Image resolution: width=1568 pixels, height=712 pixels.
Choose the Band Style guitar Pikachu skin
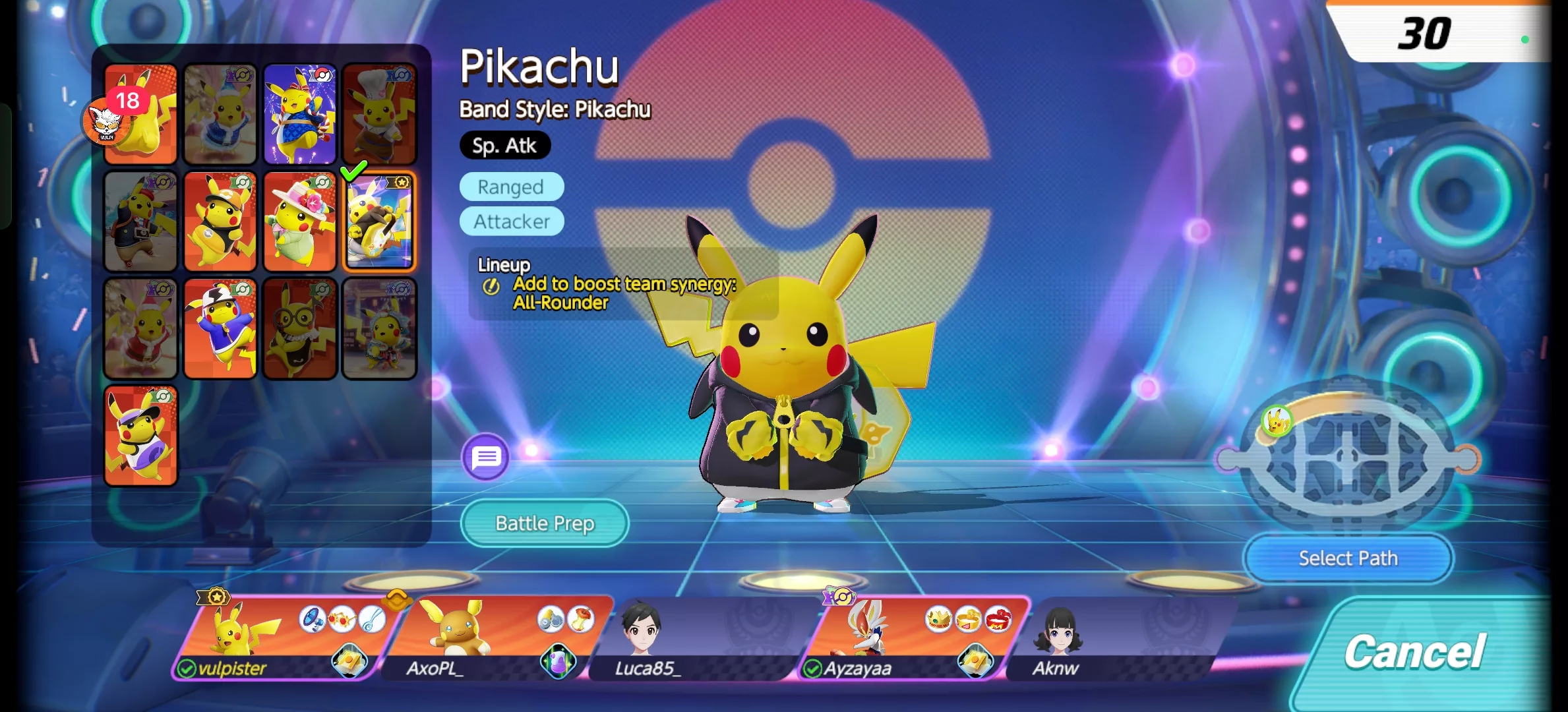pyautogui.click(x=379, y=222)
